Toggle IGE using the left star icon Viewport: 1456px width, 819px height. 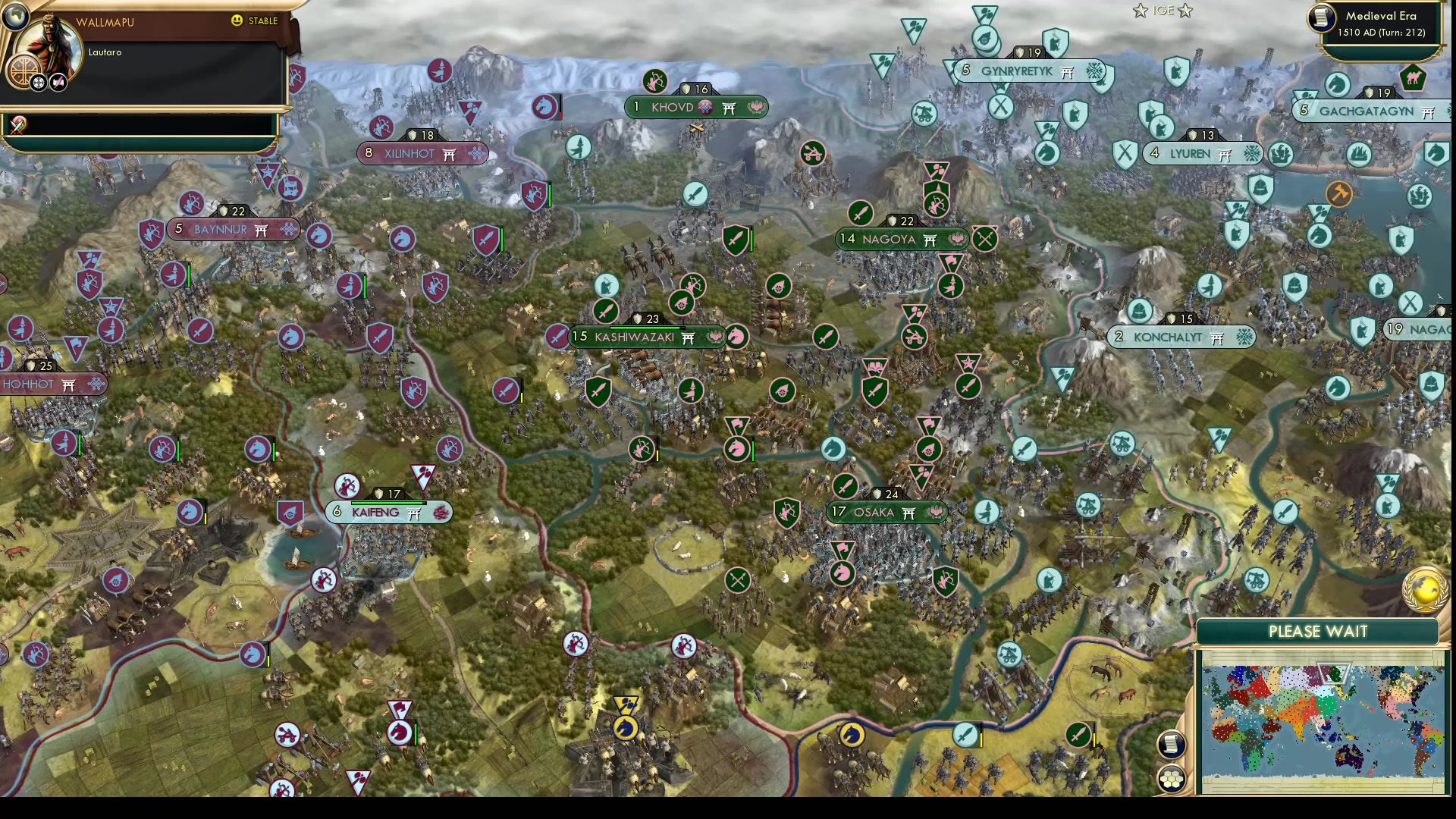pos(1140,11)
